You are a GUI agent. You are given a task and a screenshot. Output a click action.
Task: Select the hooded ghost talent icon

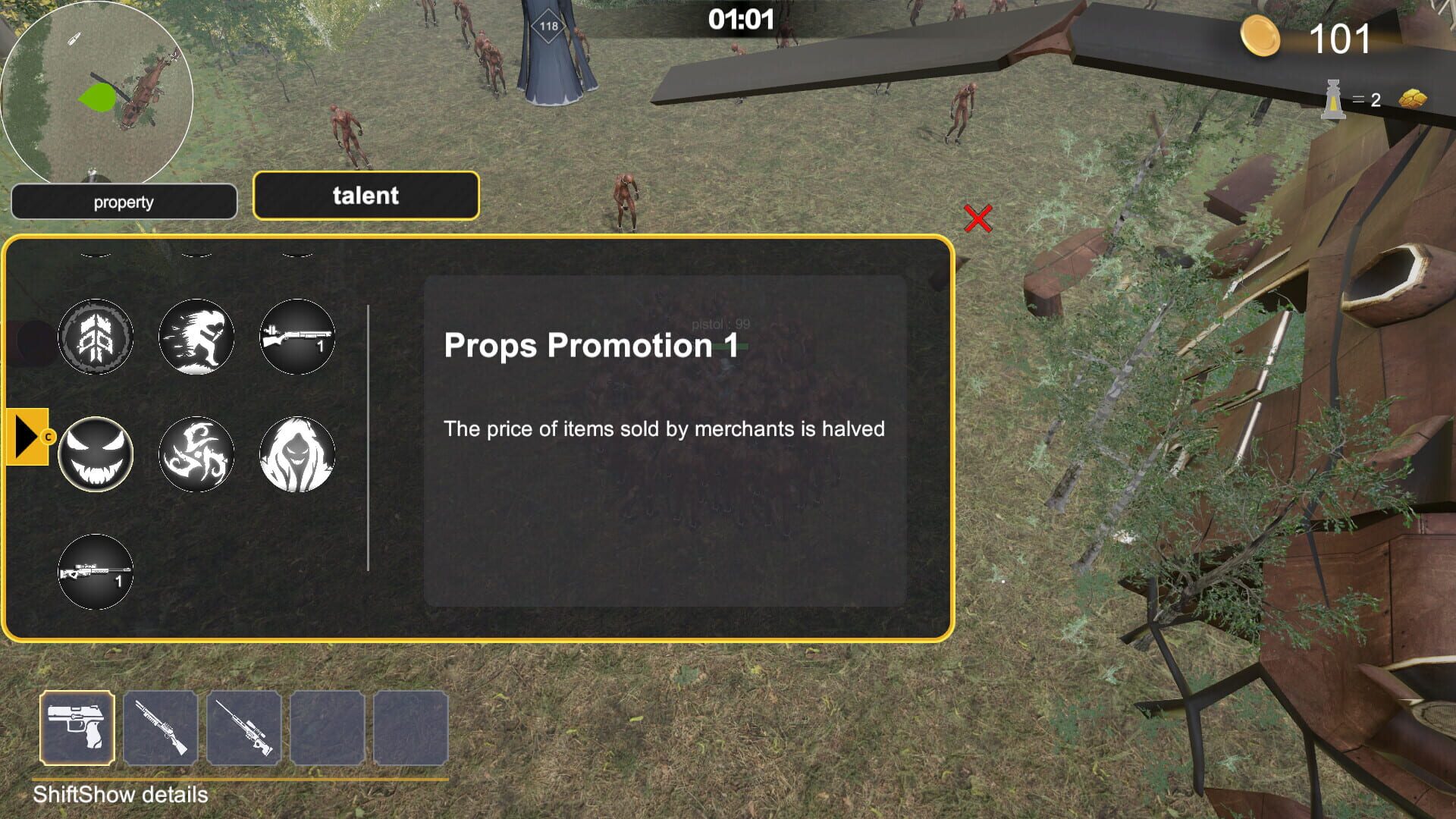pos(298,456)
